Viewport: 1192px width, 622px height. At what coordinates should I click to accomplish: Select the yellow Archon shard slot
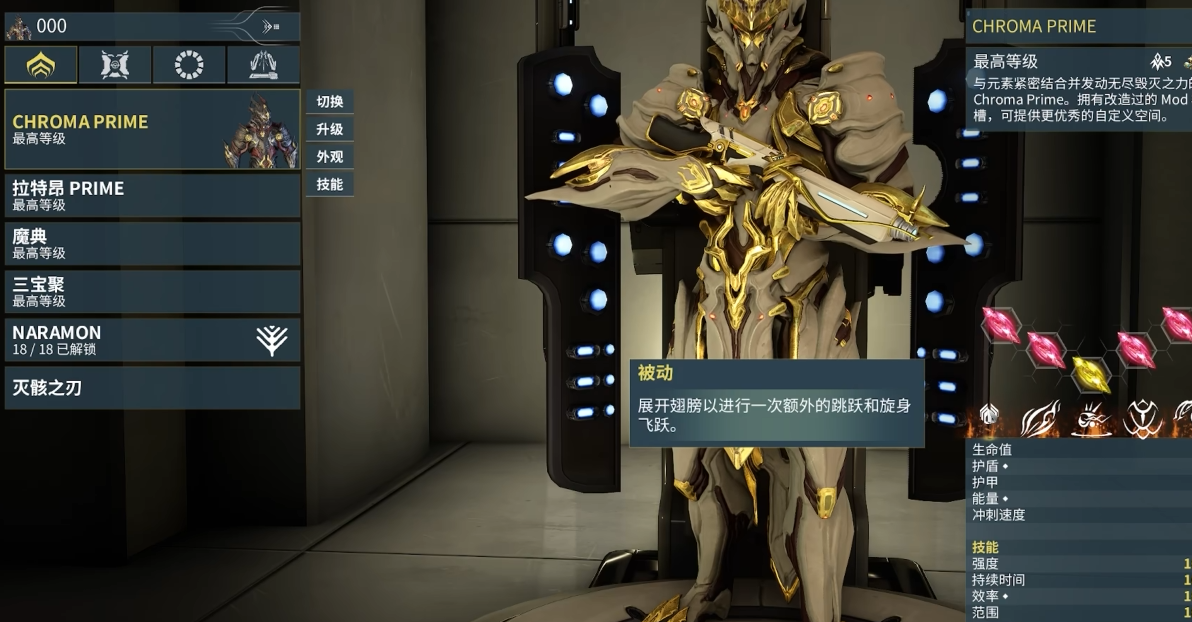click(1090, 373)
